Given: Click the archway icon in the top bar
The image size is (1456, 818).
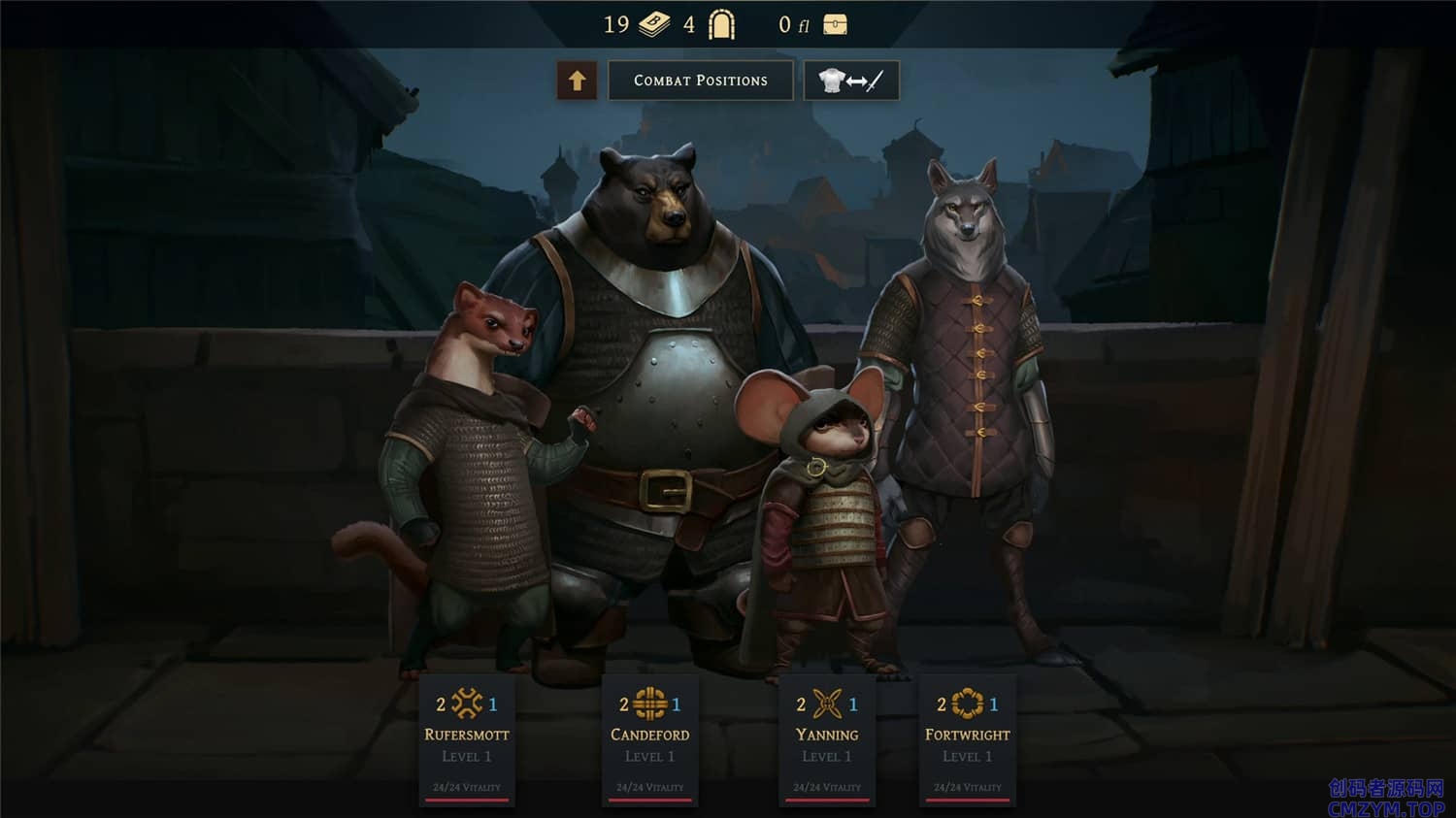Looking at the screenshot, I should coord(721,24).
